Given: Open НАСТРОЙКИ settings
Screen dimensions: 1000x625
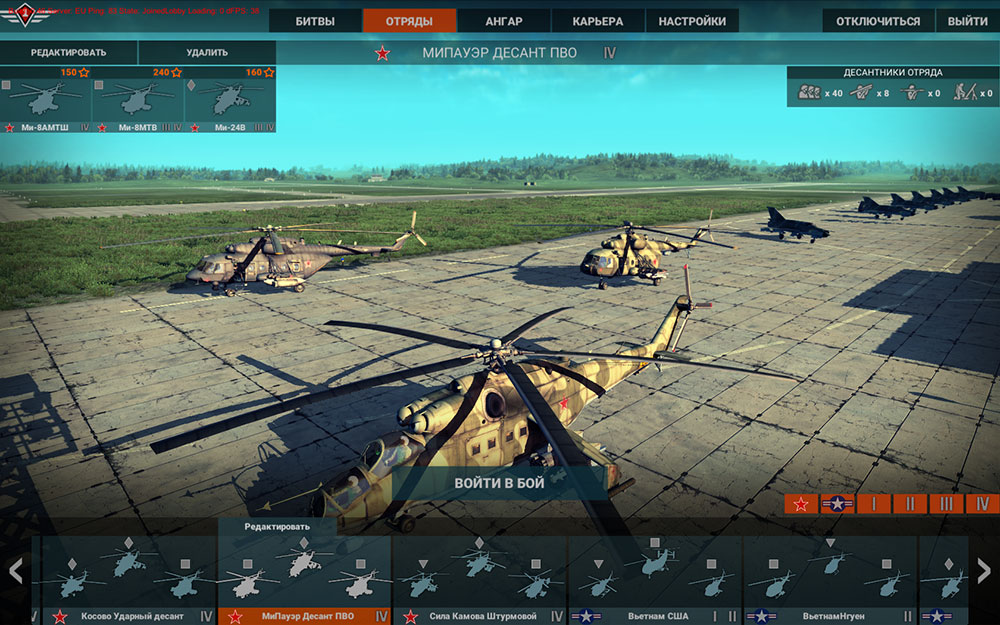Looking at the screenshot, I should pos(692,21).
